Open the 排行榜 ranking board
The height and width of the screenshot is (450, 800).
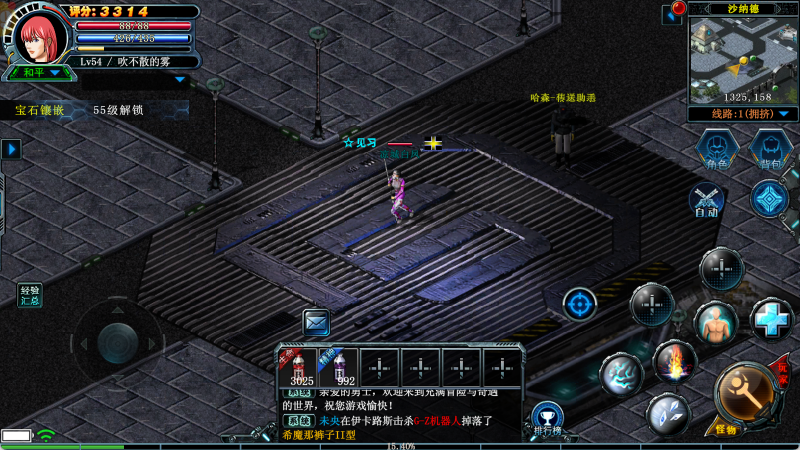(x=546, y=420)
